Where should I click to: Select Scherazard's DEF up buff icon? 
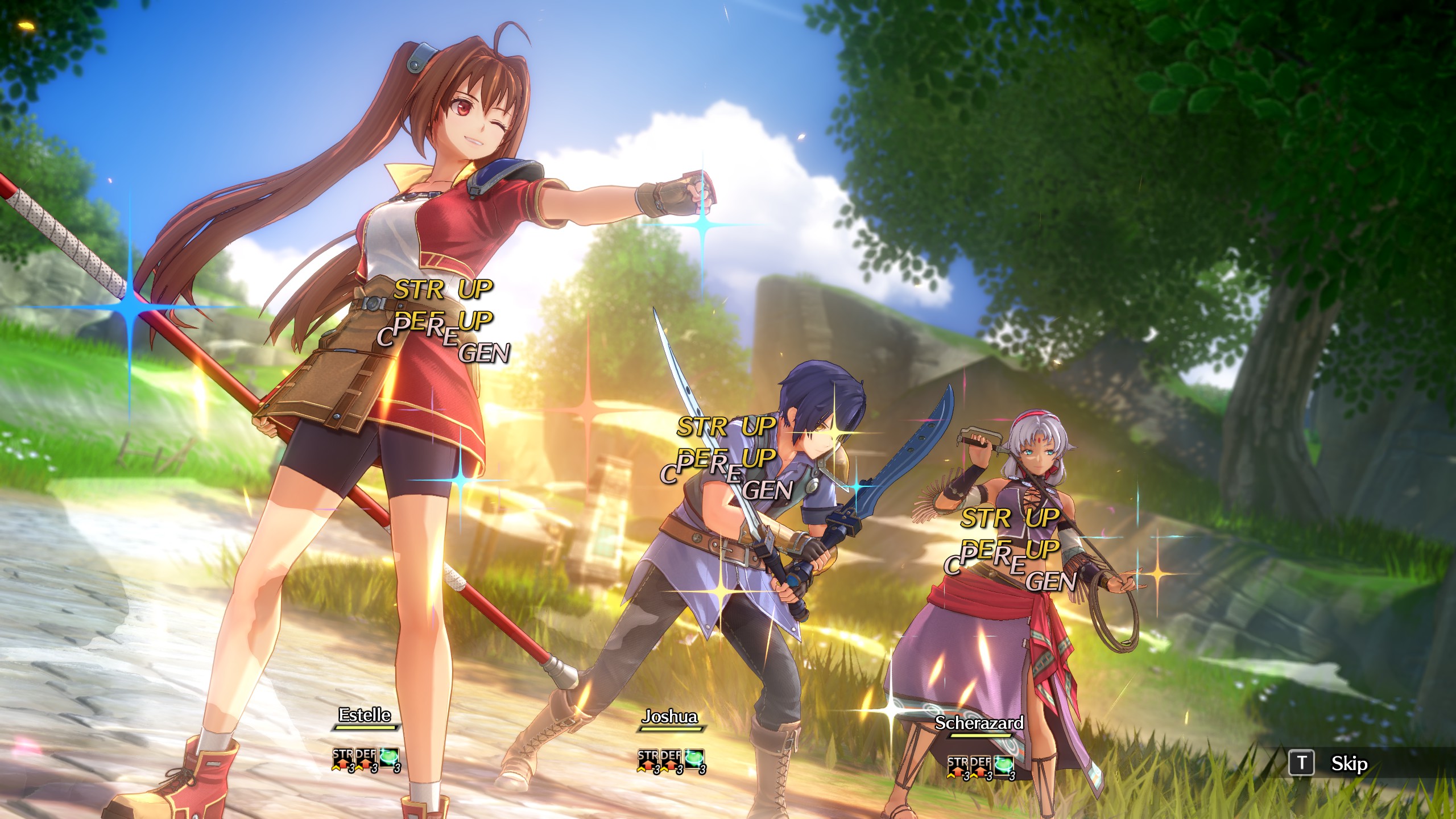tap(981, 766)
